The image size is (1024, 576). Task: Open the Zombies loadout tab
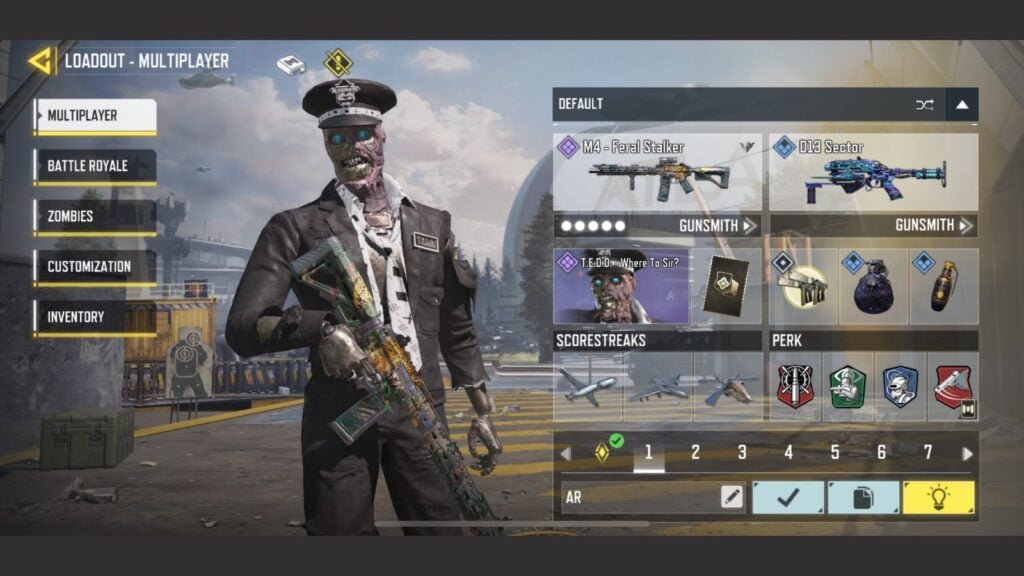click(x=94, y=216)
